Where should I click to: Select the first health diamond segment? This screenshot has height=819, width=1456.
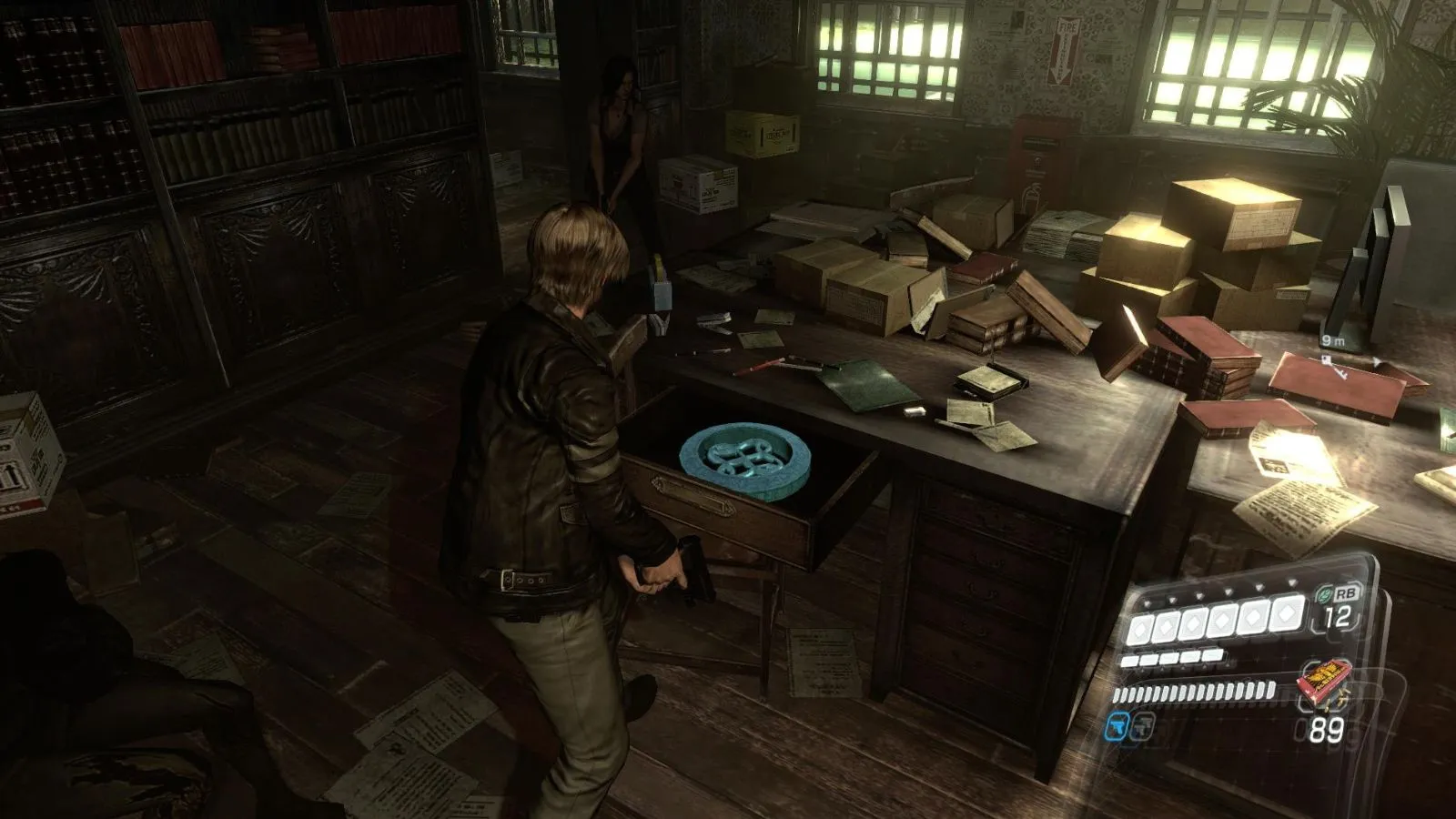click(x=1138, y=628)
